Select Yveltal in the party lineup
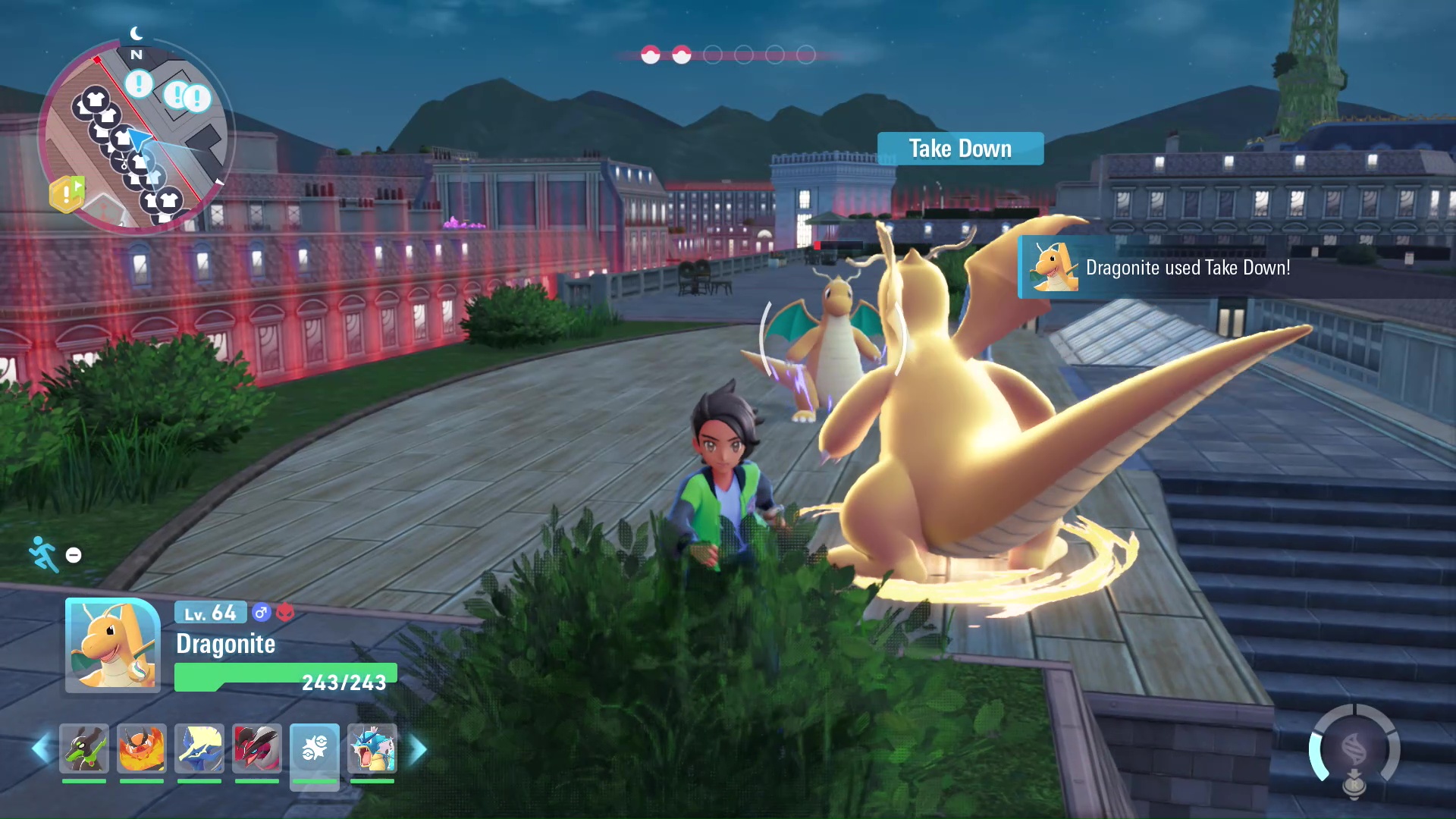Screen dimensions: 1456x819 [x=256, y=749]
